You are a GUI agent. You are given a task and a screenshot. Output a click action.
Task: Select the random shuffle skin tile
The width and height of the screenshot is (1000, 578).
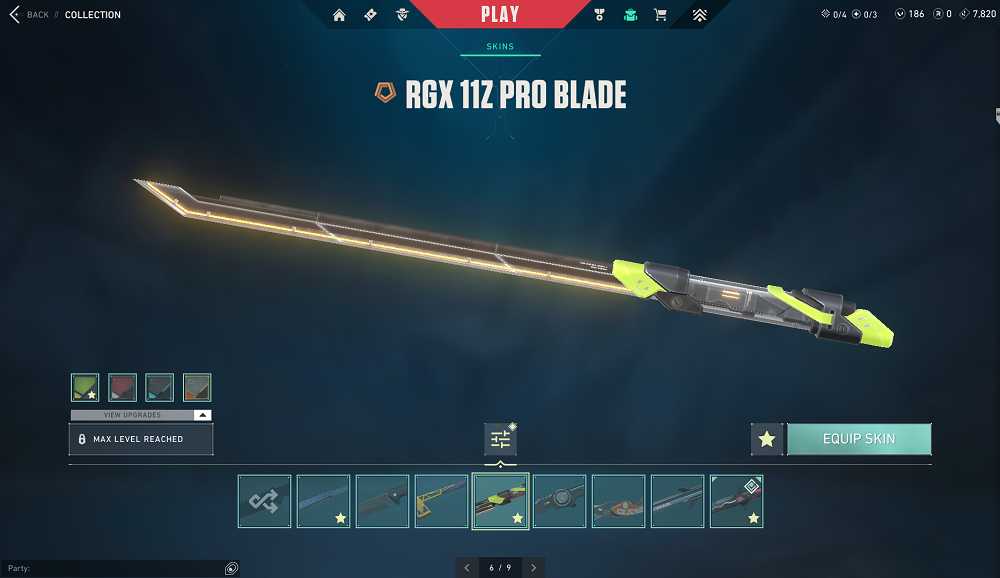(265, 501)
